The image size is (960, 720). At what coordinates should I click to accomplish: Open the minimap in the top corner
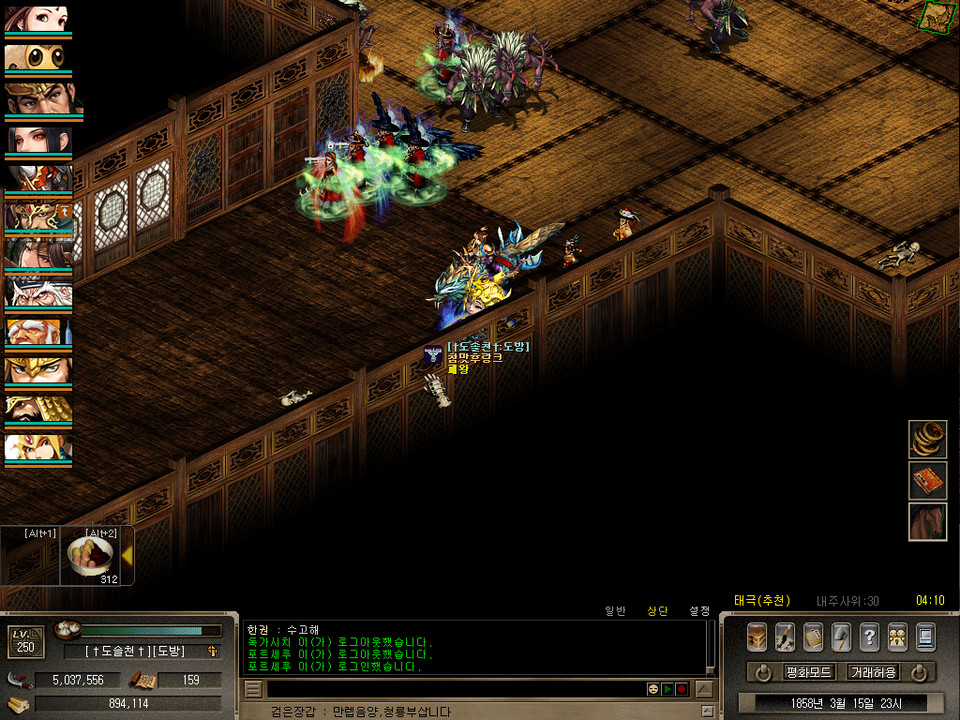pos(937,14)
